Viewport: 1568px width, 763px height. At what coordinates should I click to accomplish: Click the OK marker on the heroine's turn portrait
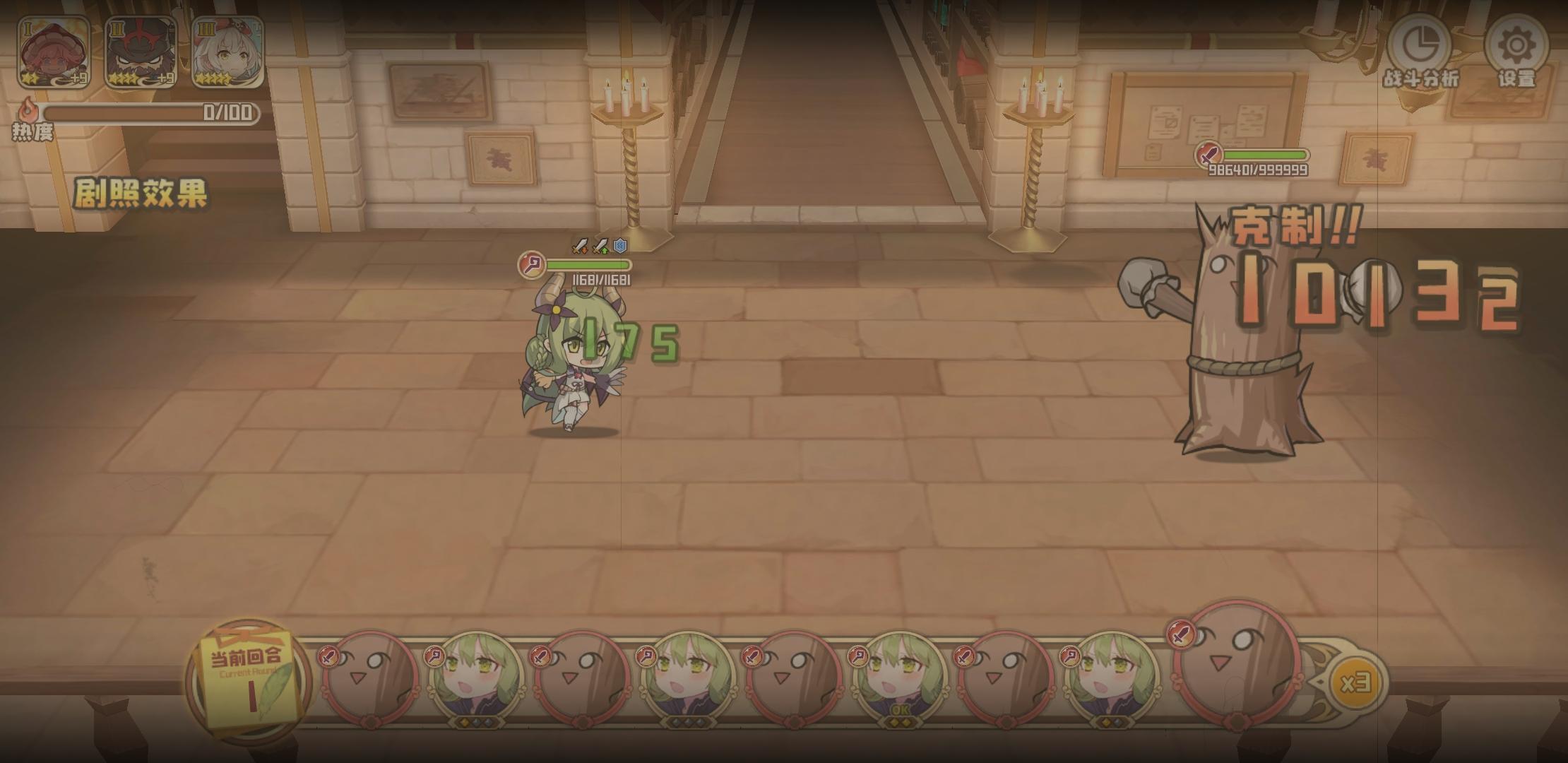click(900, 711)
